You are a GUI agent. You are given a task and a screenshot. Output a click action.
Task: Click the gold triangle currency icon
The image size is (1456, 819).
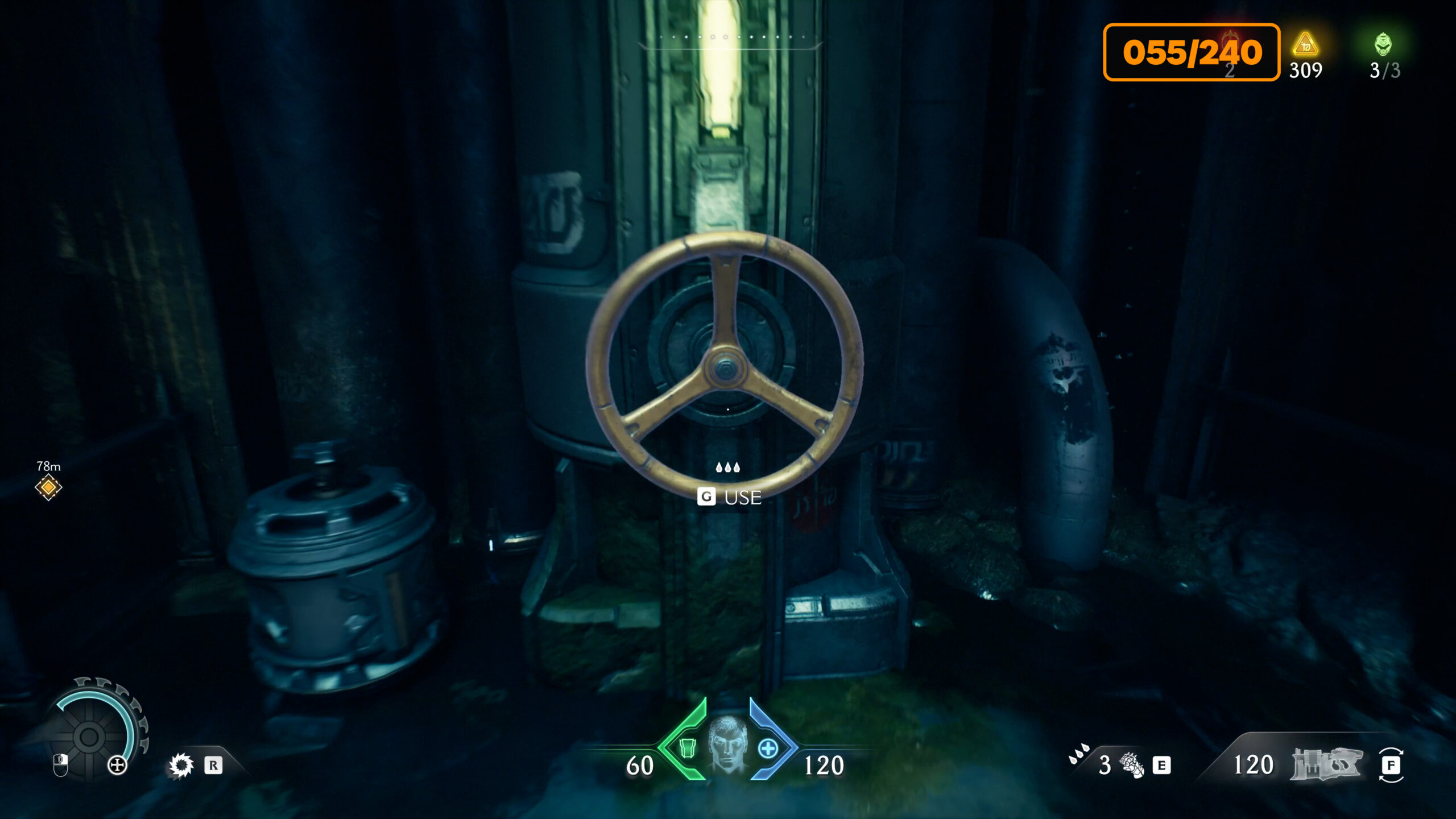tap(1305, 44)
